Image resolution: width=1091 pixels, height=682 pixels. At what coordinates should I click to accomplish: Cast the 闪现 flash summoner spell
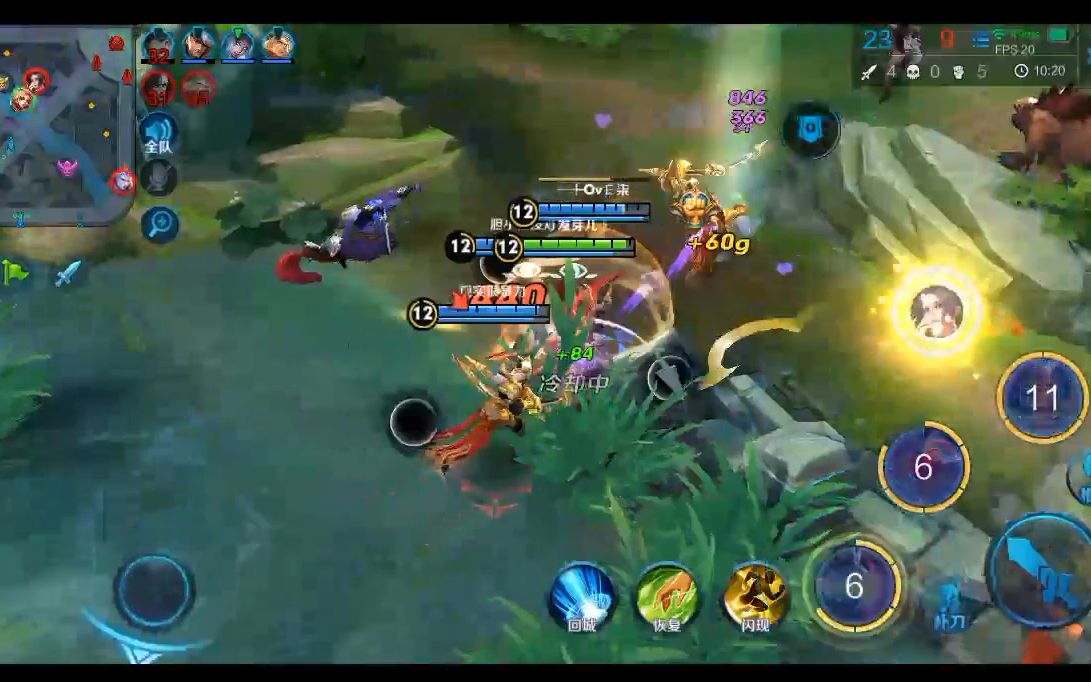(x=756, y=596)
